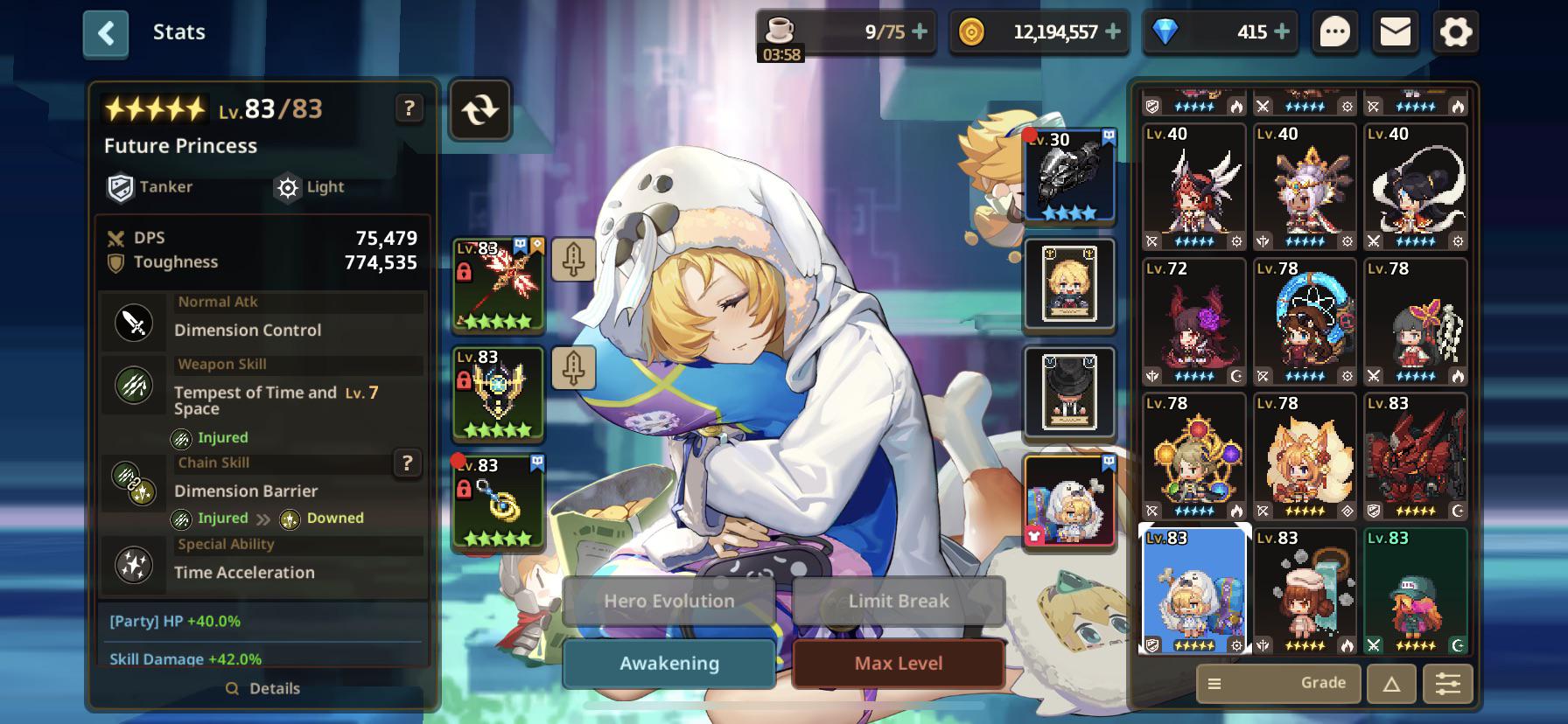Expand options with the triangle button
Viewport: 1568px width, 724px height.
pos(1390,683)
